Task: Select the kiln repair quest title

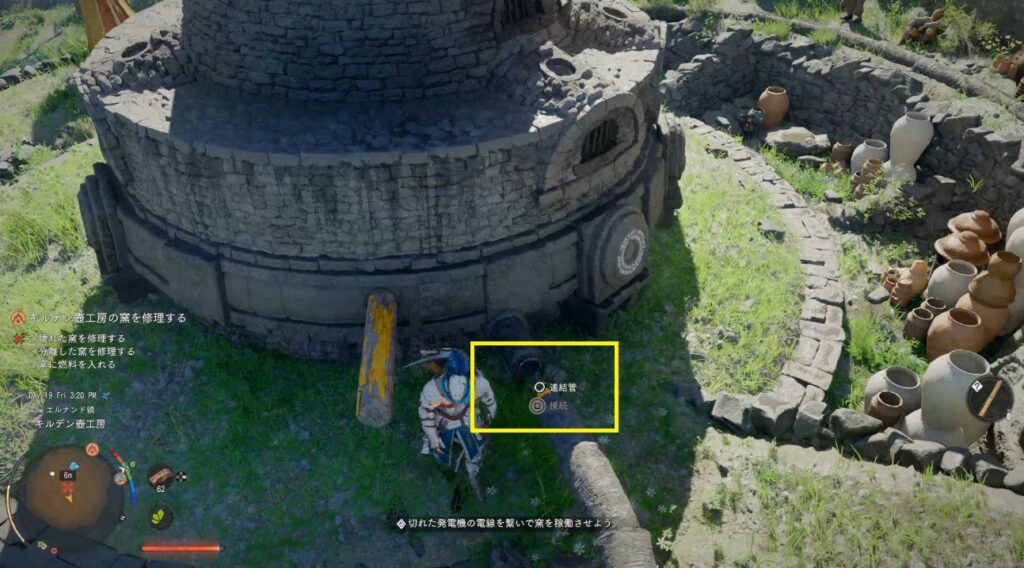Action: pyautogui.click(x=108, y=318)
